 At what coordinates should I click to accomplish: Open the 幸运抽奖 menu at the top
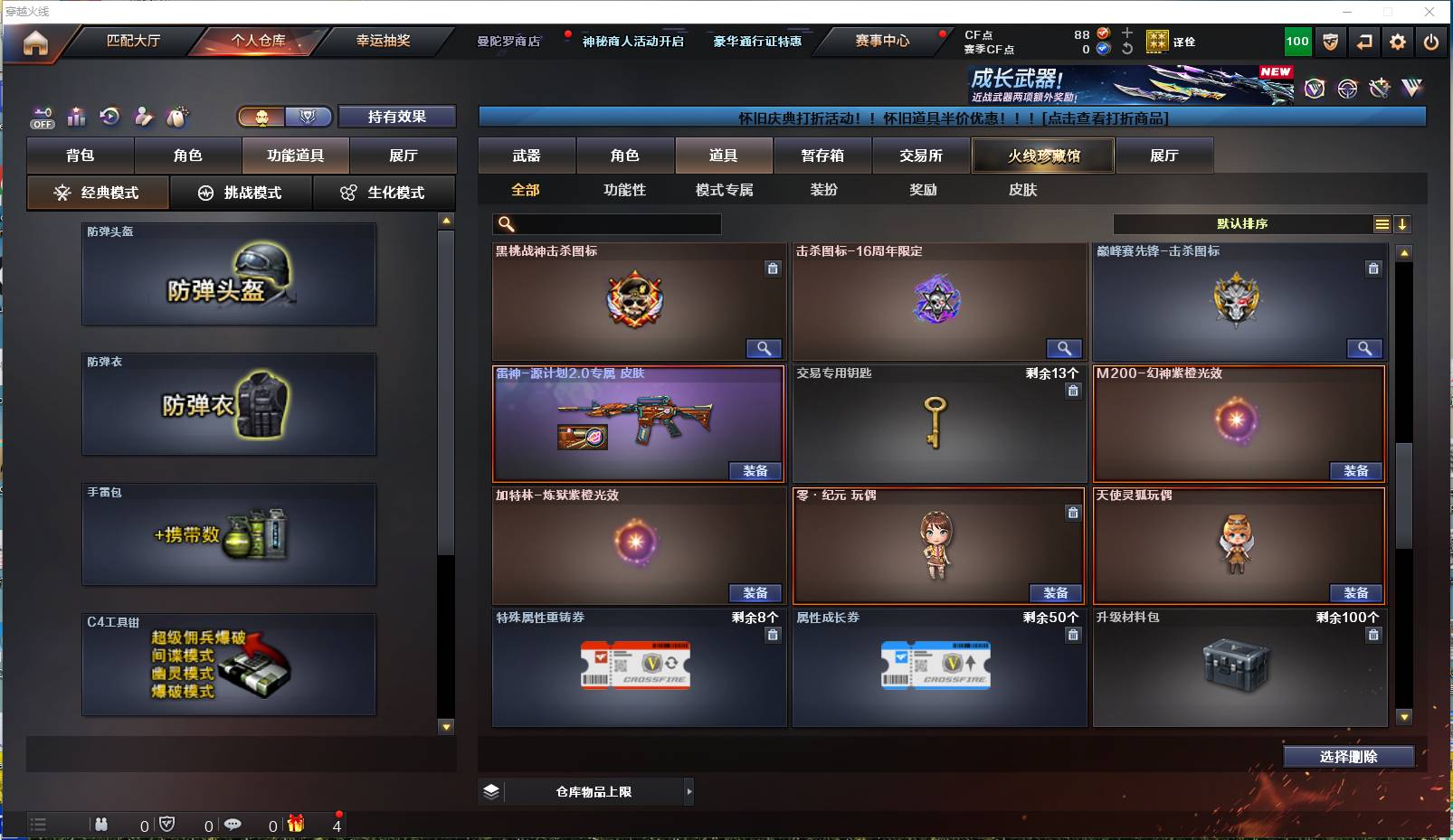pos(384,41)
